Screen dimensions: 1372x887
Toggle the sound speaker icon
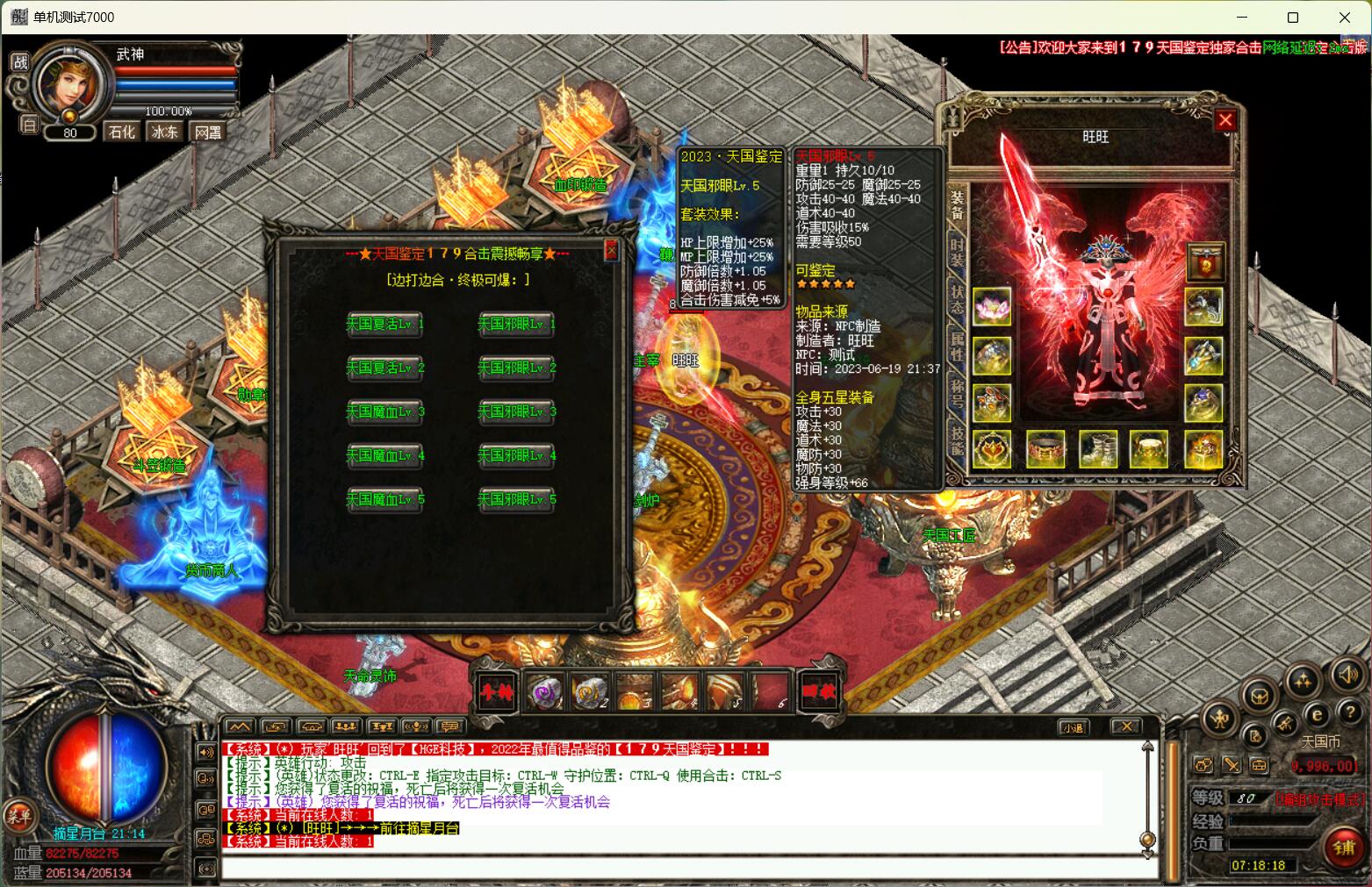(1346, 676)
